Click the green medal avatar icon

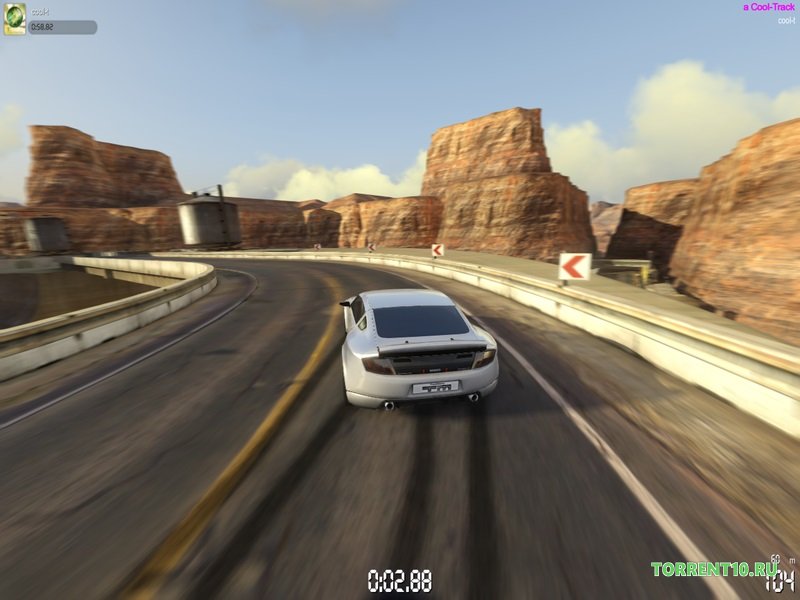(x=15, y=20)
